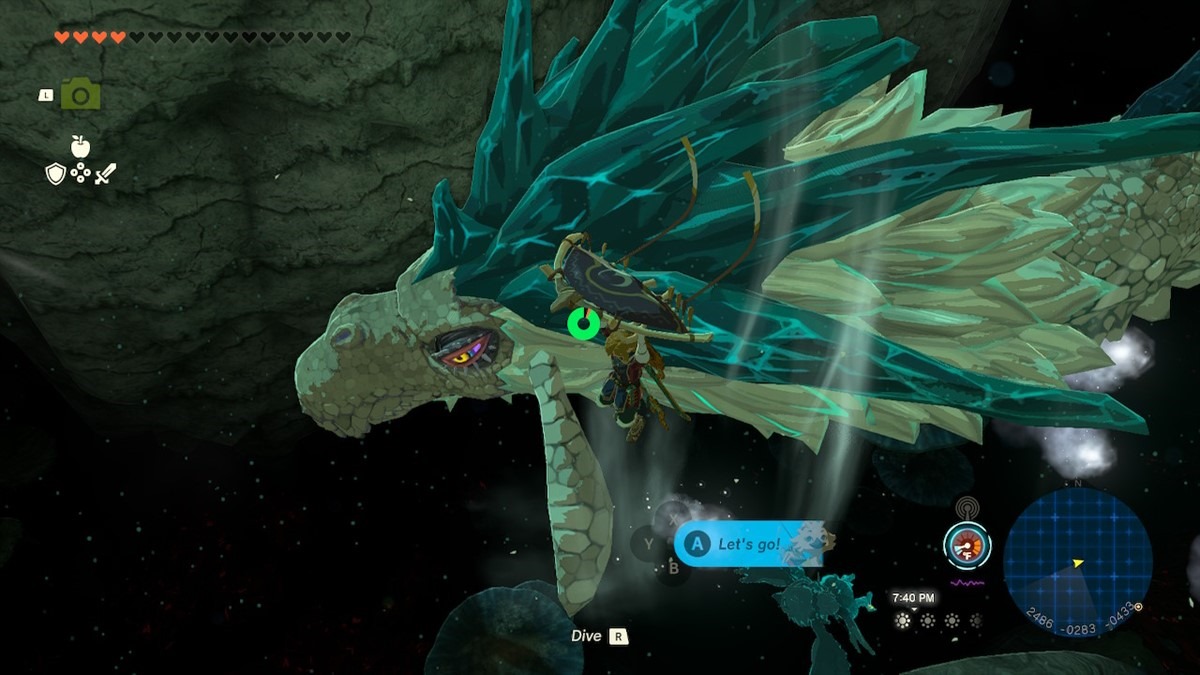Screen dimensions: 1200x675
Task: Activate the blue "Let's go!" prompt
Action: coord(749,543)
